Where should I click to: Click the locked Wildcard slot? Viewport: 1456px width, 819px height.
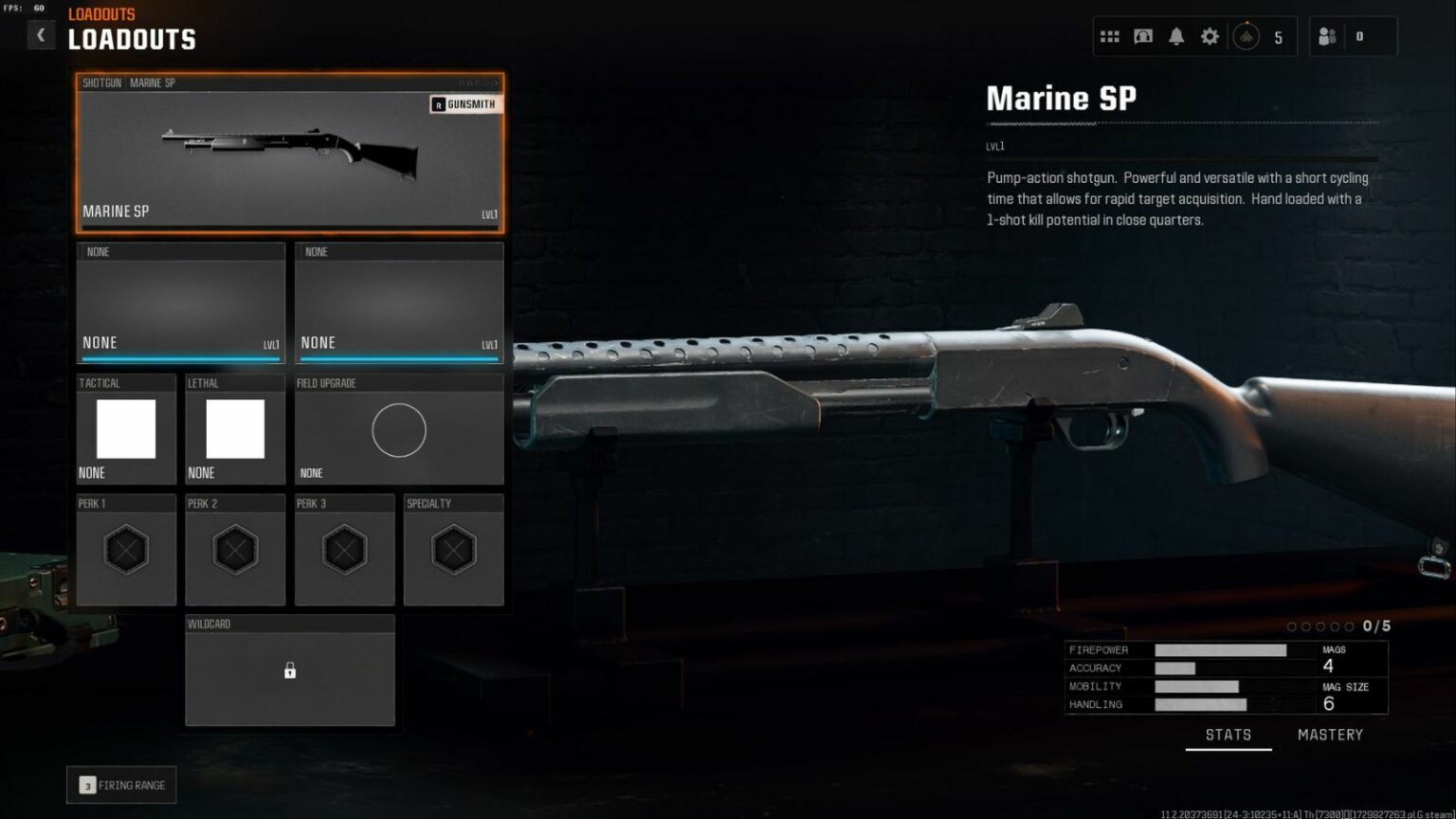[x=290, y=670]
